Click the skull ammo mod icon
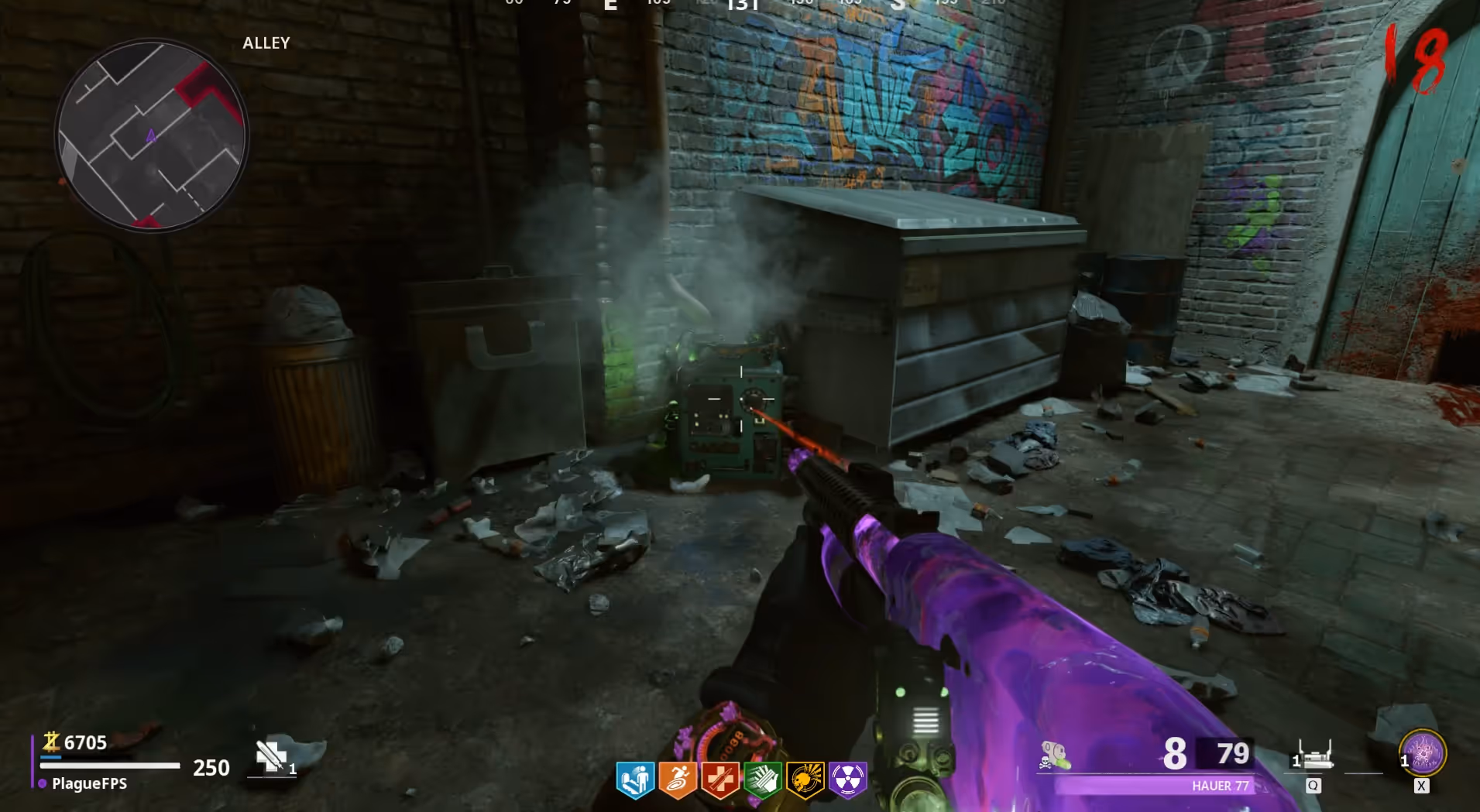 (x=1054, y=756)
